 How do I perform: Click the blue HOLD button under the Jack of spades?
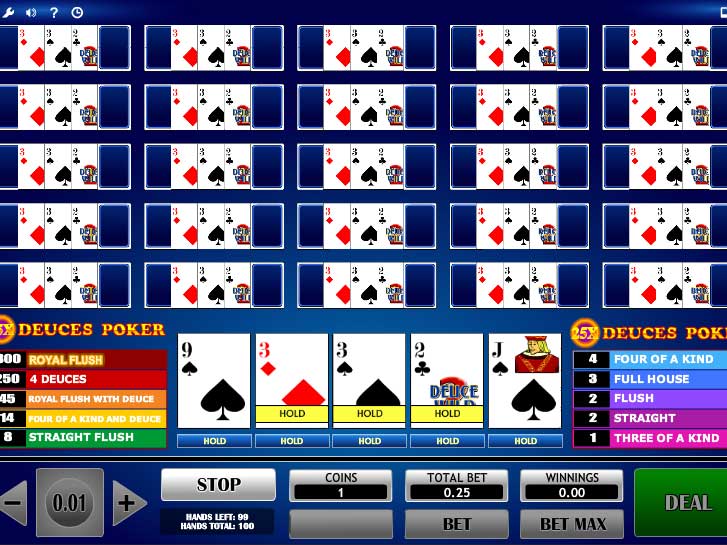(x=525, y=440)
